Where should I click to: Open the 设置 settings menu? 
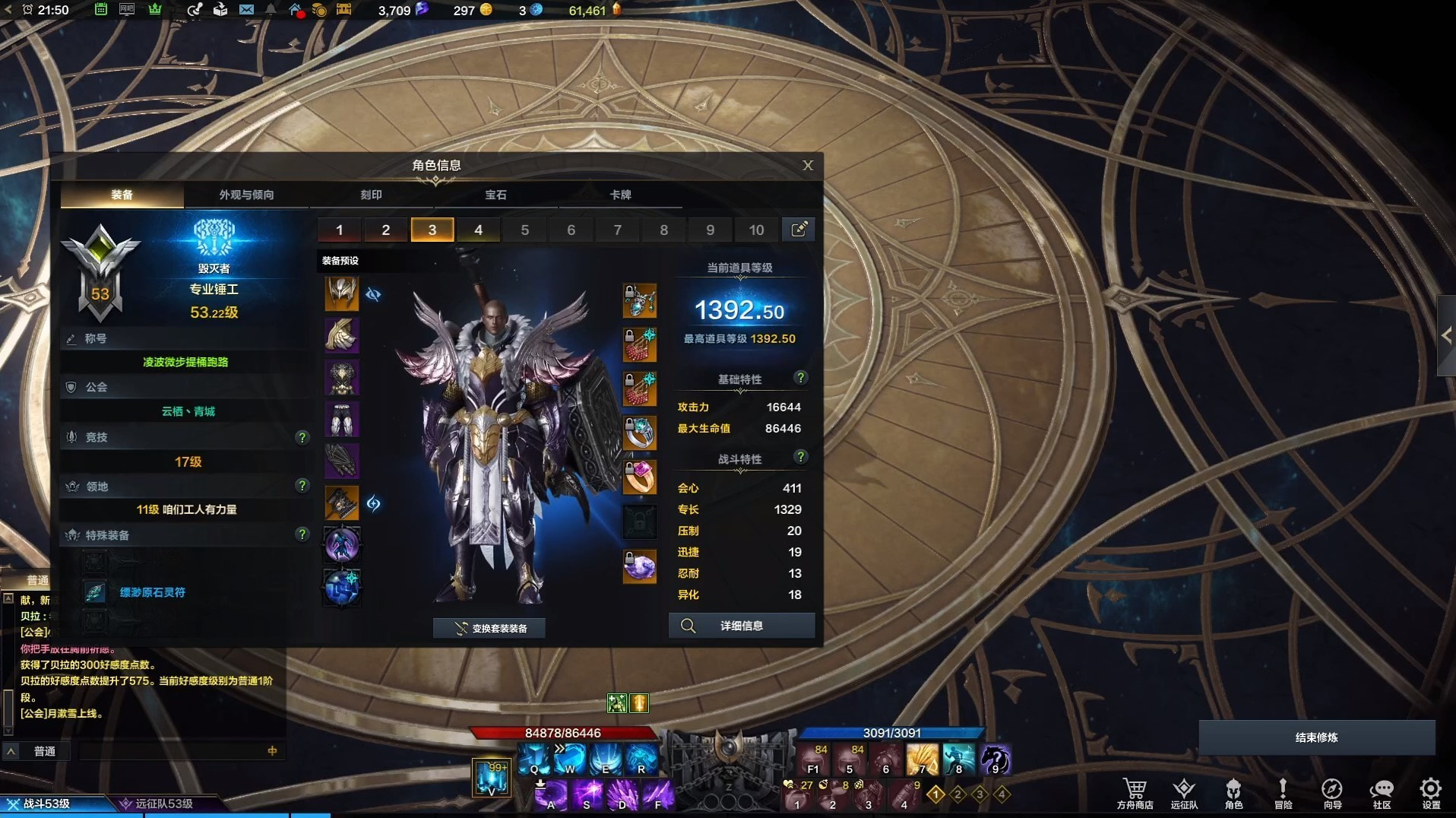click(x=1430, y=793)
